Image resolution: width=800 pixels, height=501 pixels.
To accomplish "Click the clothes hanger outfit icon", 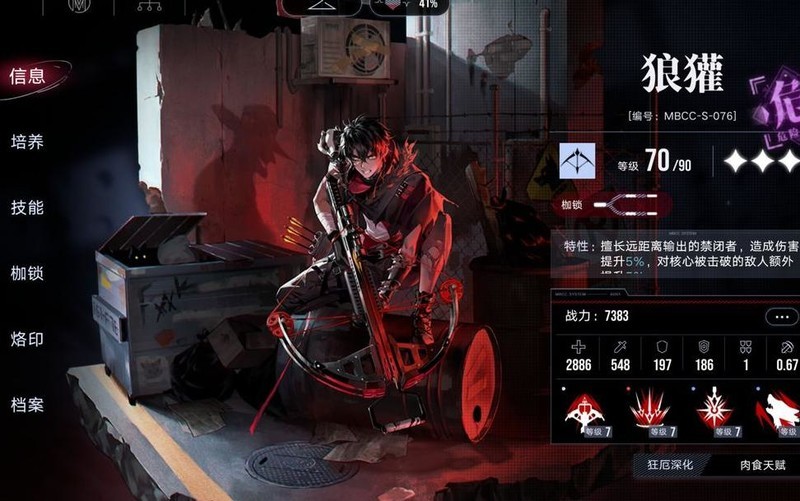I will coord(324,6).
